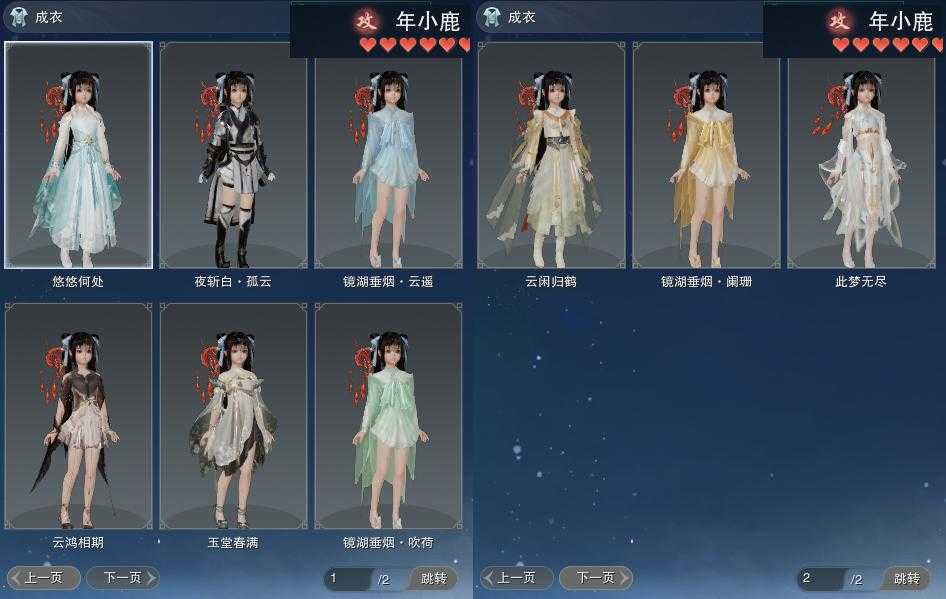Select the green 镜湖垂烟·吹荷 outfit
The height and width of the screenshot is (599, 946).
pyautogui.click(x=388, y=416)
